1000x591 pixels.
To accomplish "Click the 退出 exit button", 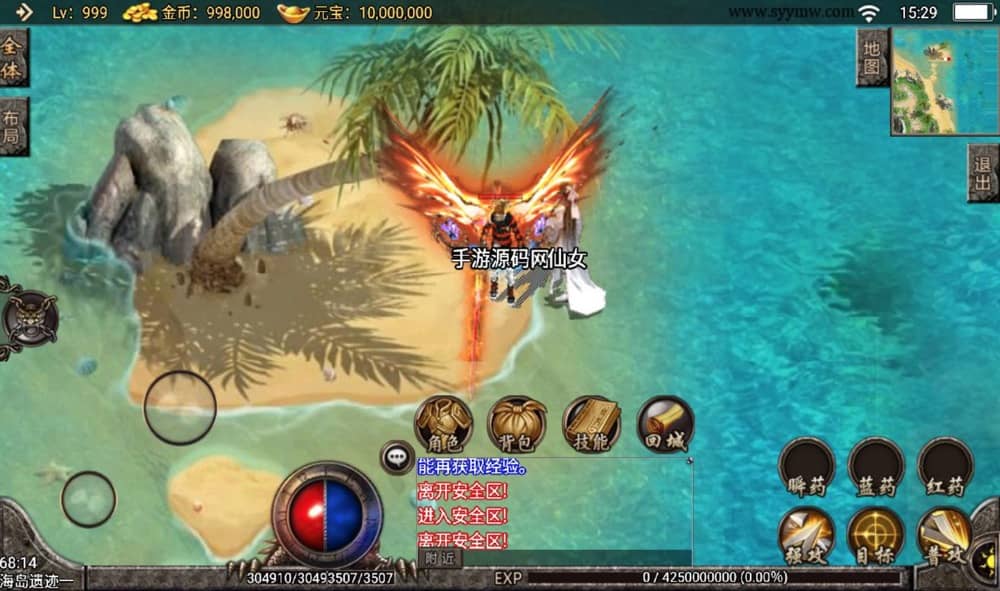I will (x=983, y=173).
